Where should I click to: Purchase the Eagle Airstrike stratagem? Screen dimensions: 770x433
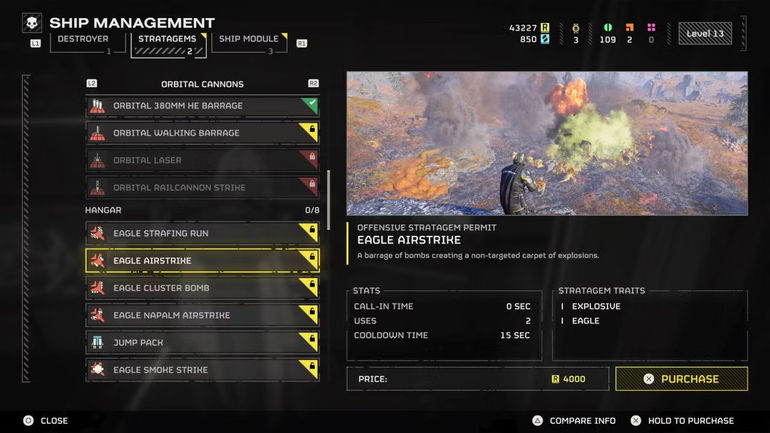[x=681, y=379]
